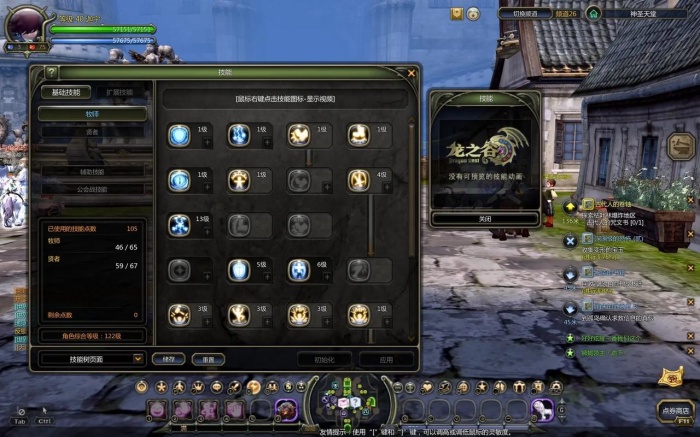Close the skill preview with 关闭
Image resolution: width=700 pixels, height=437 pixels.
pyautogui.click(x=485, y=218)
